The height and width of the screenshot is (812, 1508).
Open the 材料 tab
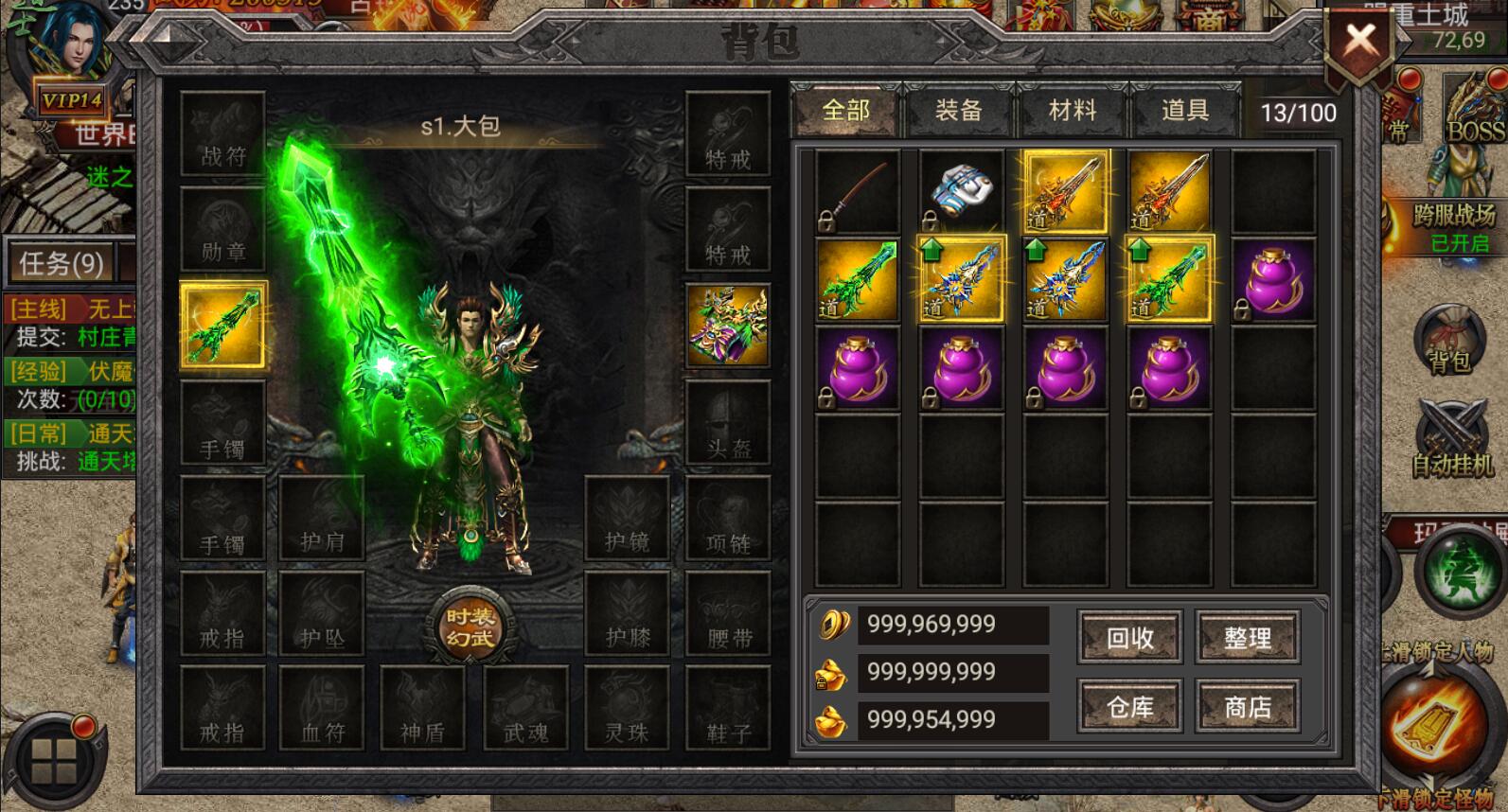[x=1072, y=111]
